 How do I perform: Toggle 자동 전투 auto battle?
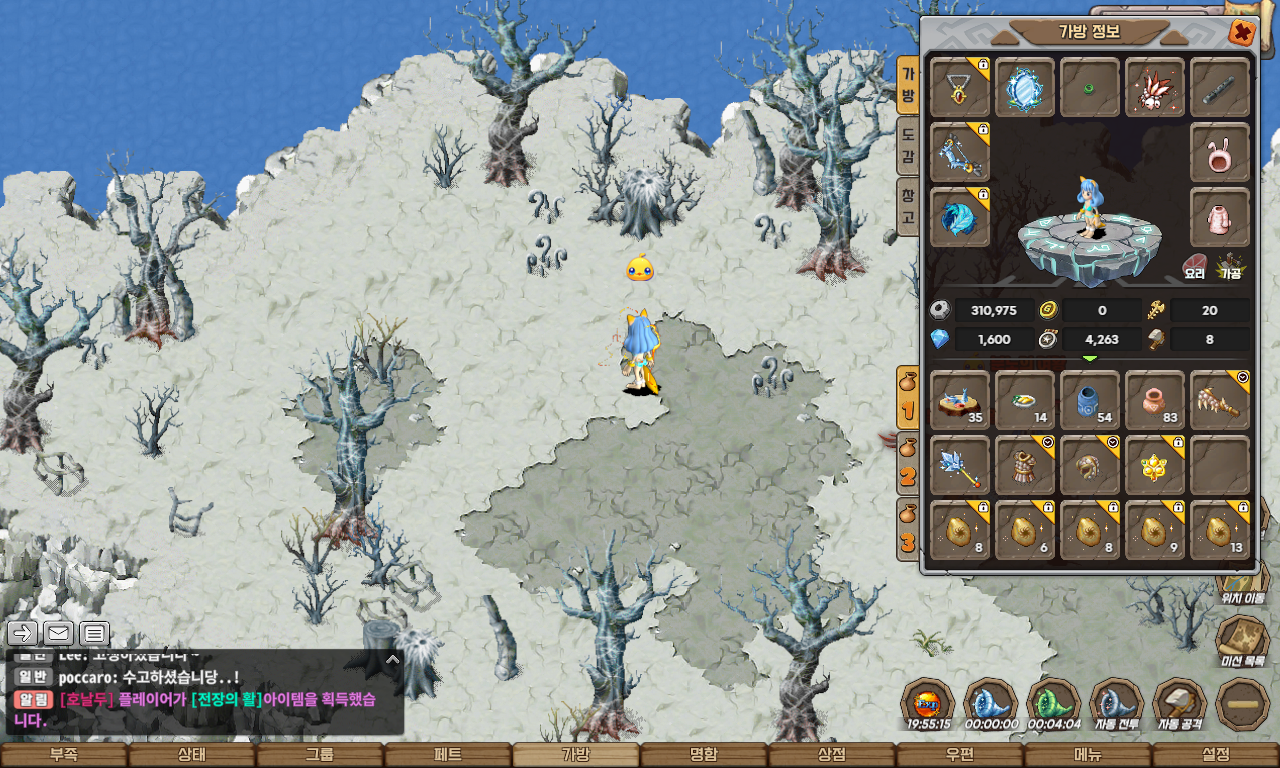tap(1117, 705)
